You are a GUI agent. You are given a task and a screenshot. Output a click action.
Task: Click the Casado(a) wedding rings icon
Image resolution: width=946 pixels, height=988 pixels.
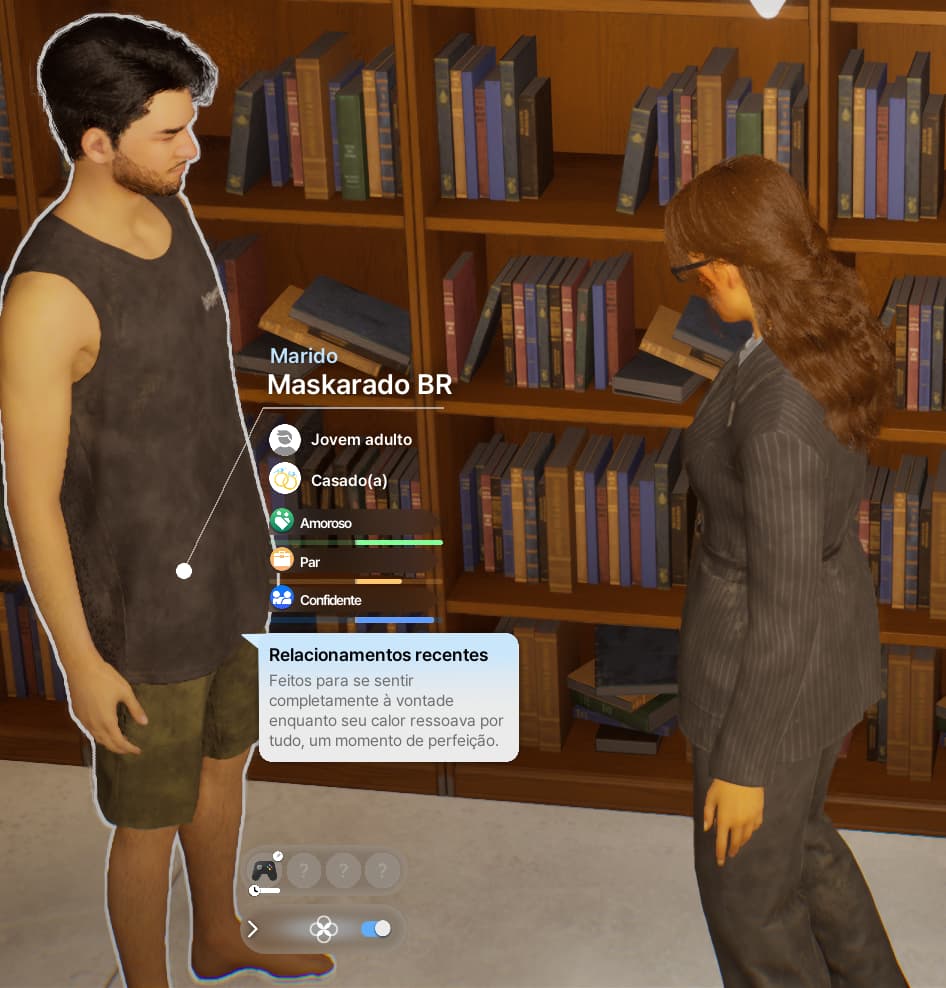tap(285, 480)
